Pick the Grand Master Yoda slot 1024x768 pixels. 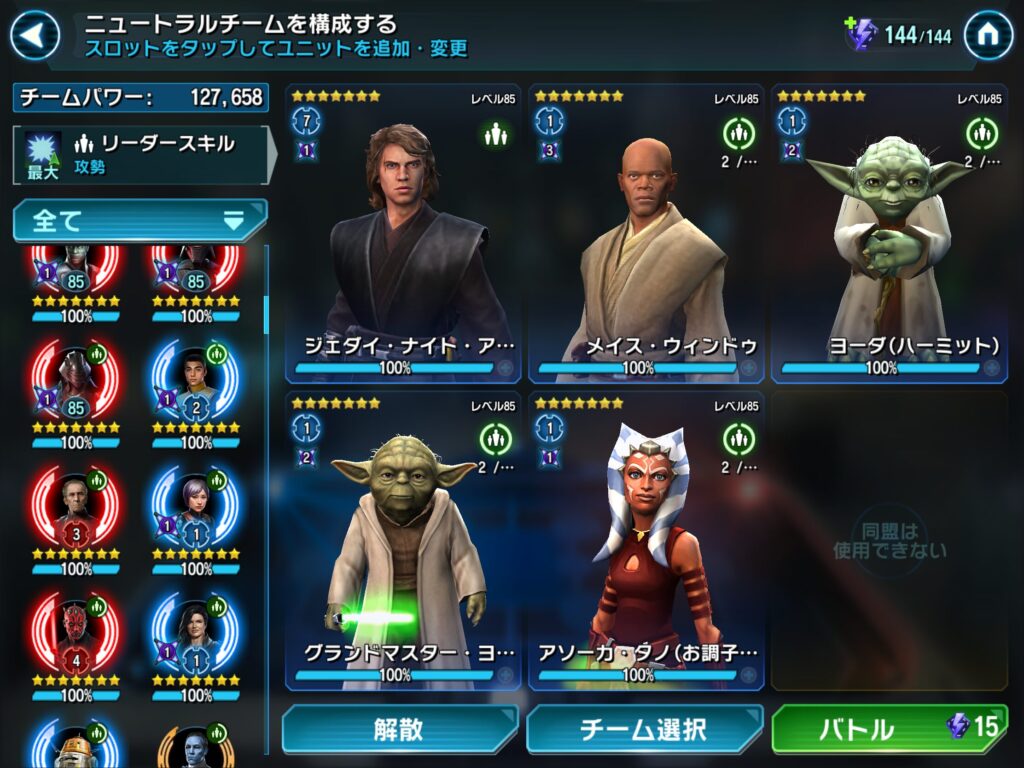405,540
